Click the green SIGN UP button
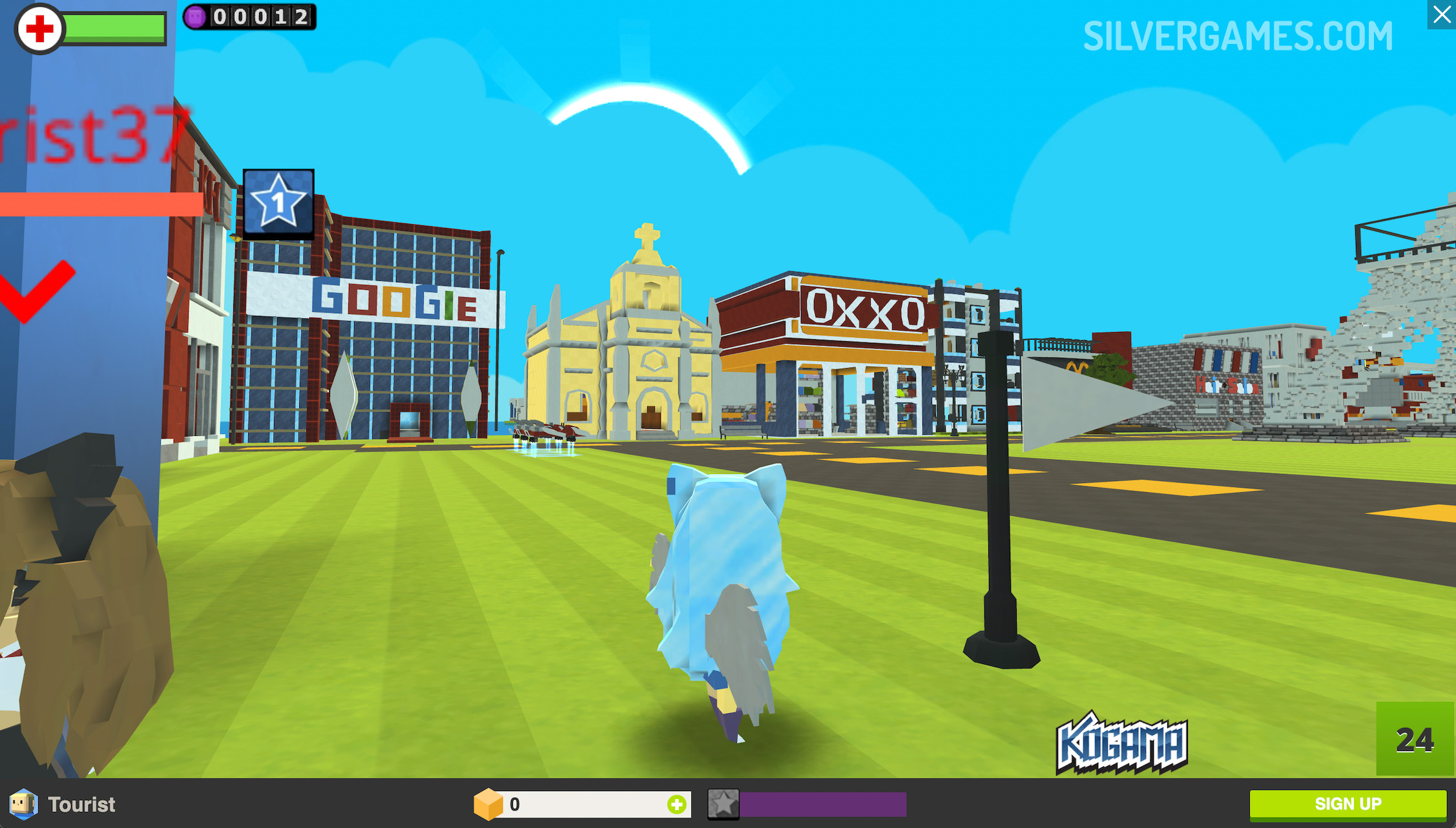The image size is (1456, 828). [x=1347, y=804]
